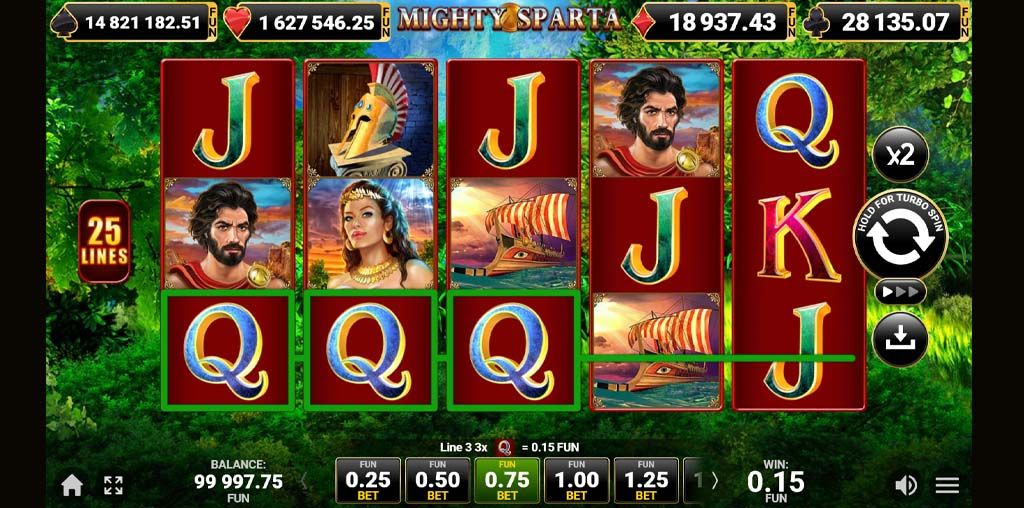Select the 0.75 bet
Image resolution: width=1024 pixels, height=508 pixels.
click(507, 480)
